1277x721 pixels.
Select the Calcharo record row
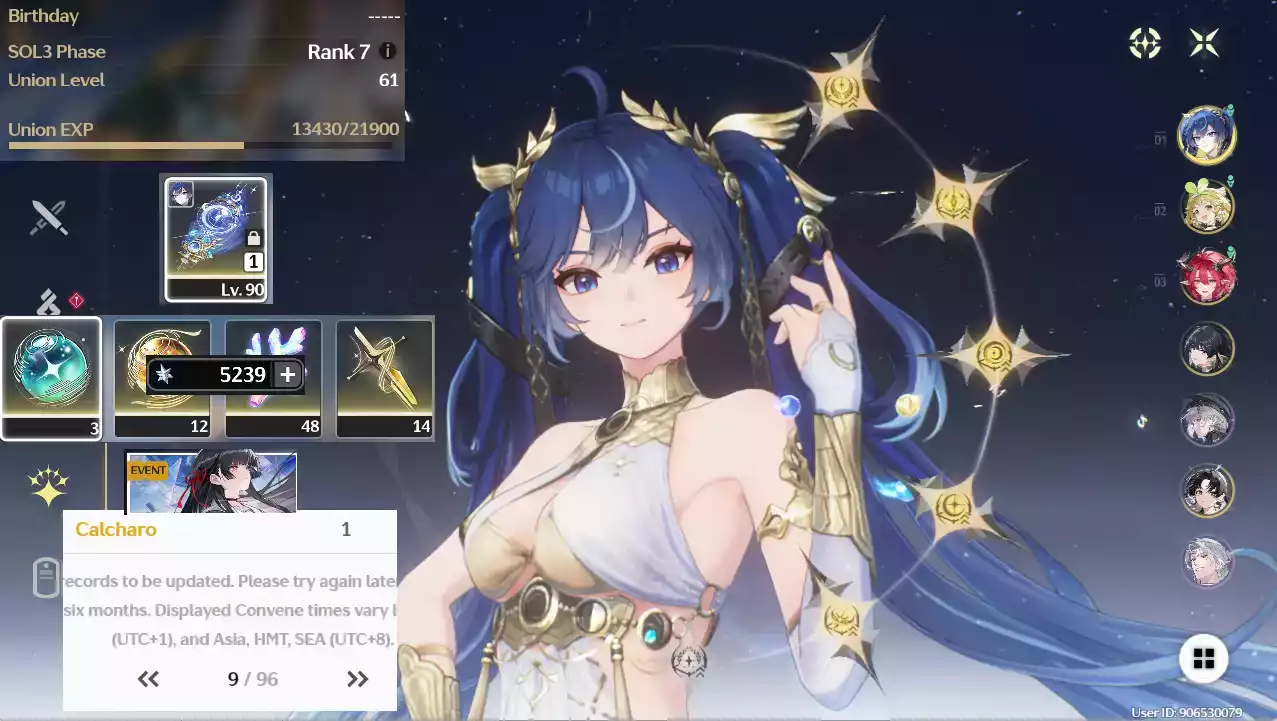click(229, 530)
